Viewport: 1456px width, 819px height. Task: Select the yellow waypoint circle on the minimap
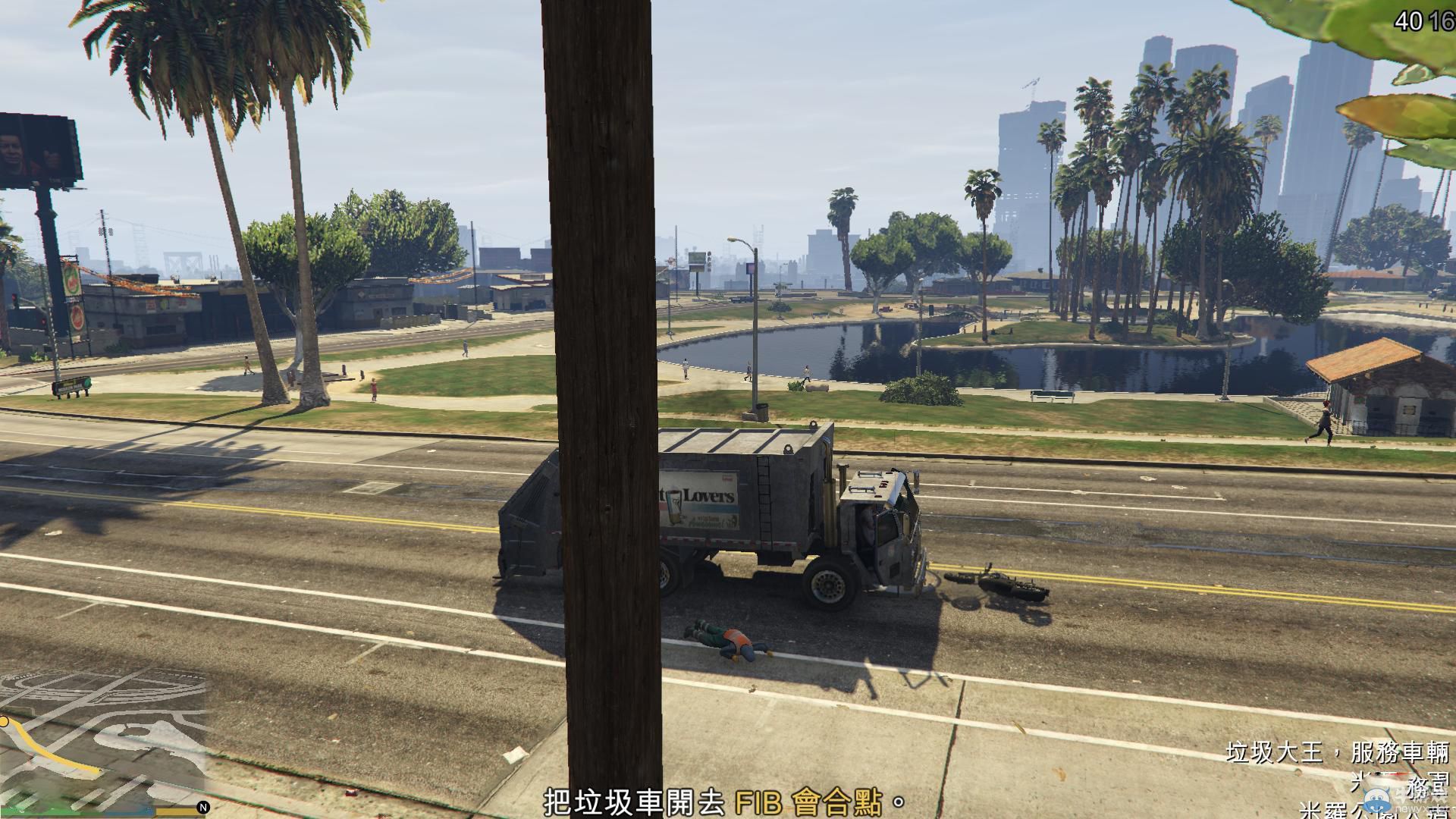pyautogui.click(x=5, y=722)
